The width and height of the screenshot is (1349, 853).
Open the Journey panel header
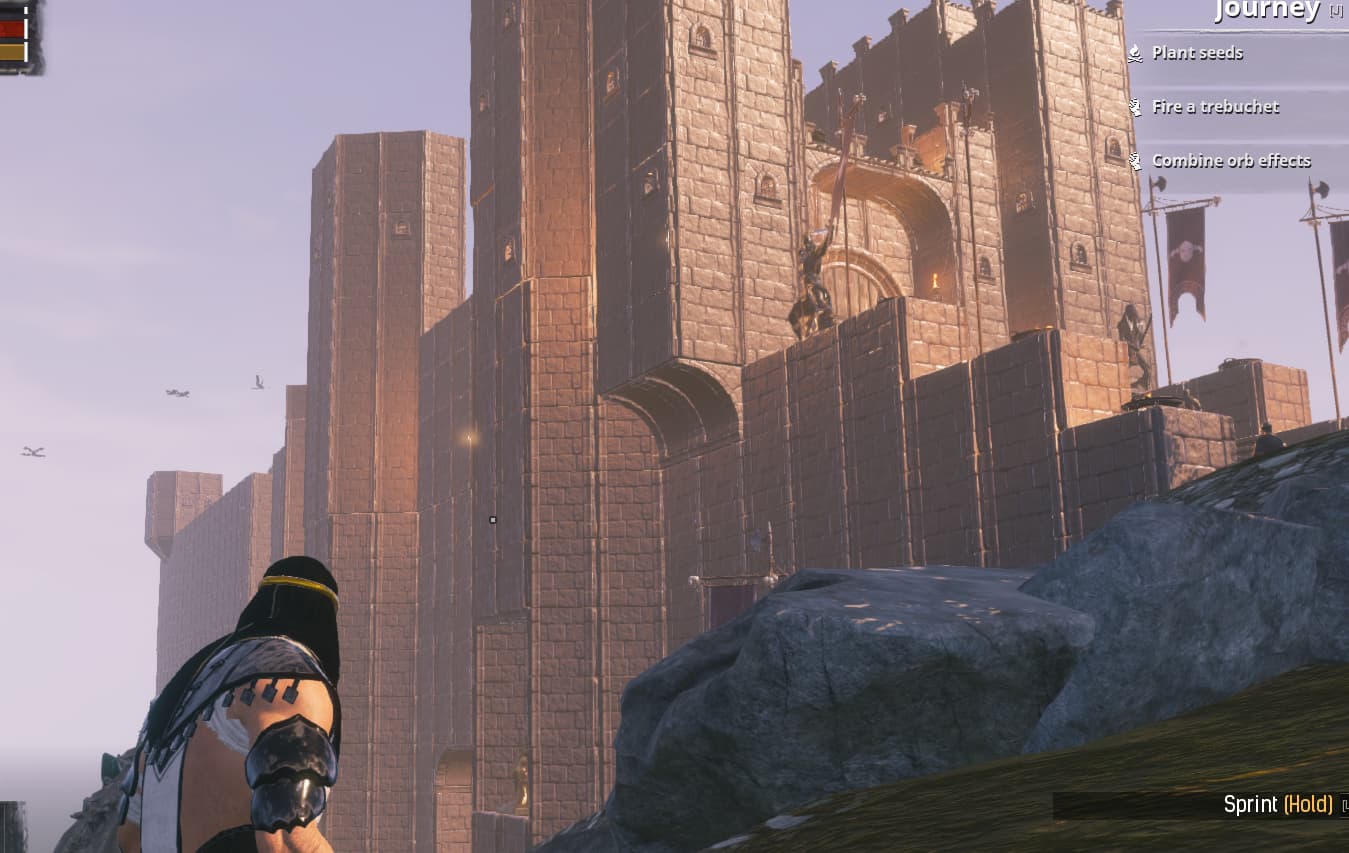pos(1266,11)
